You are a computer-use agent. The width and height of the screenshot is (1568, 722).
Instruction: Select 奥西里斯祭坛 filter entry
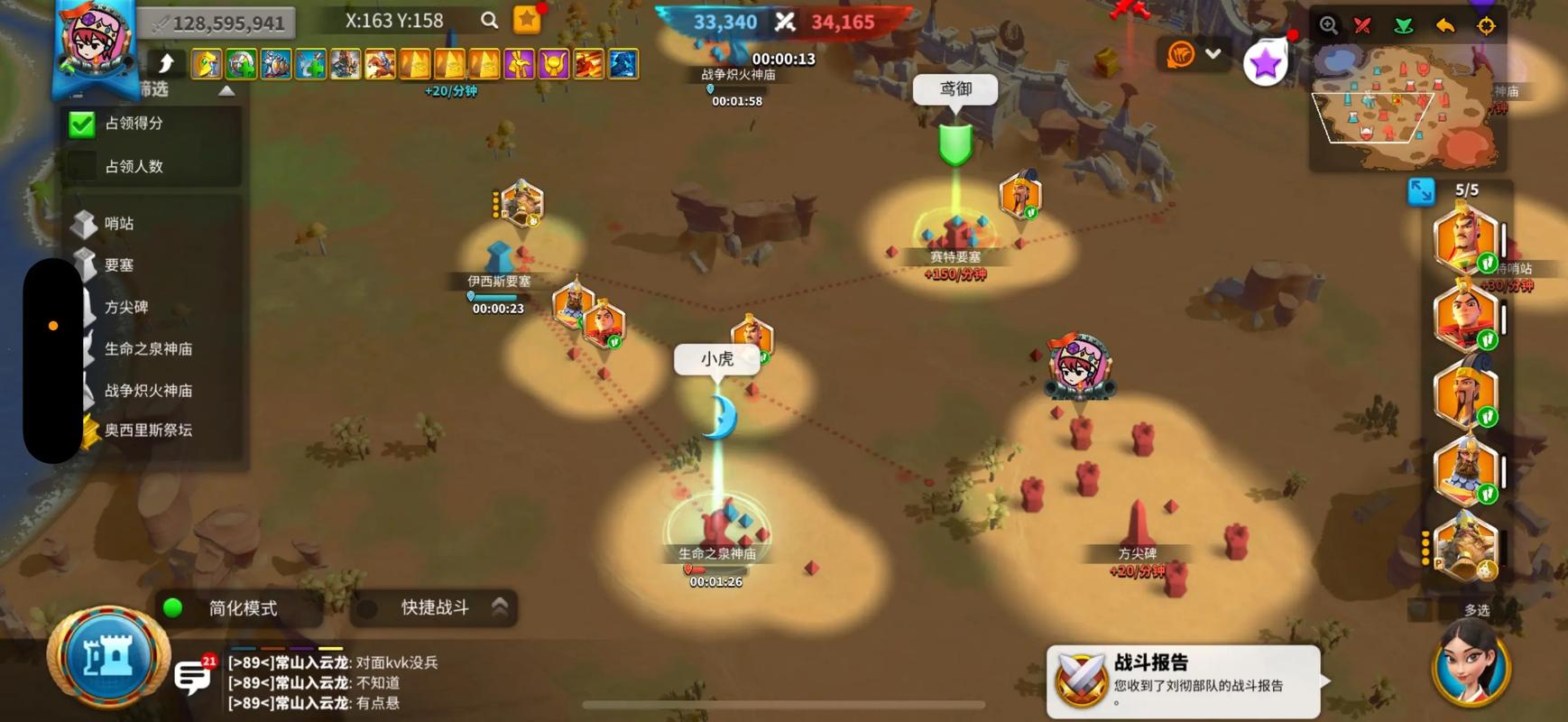147,430
